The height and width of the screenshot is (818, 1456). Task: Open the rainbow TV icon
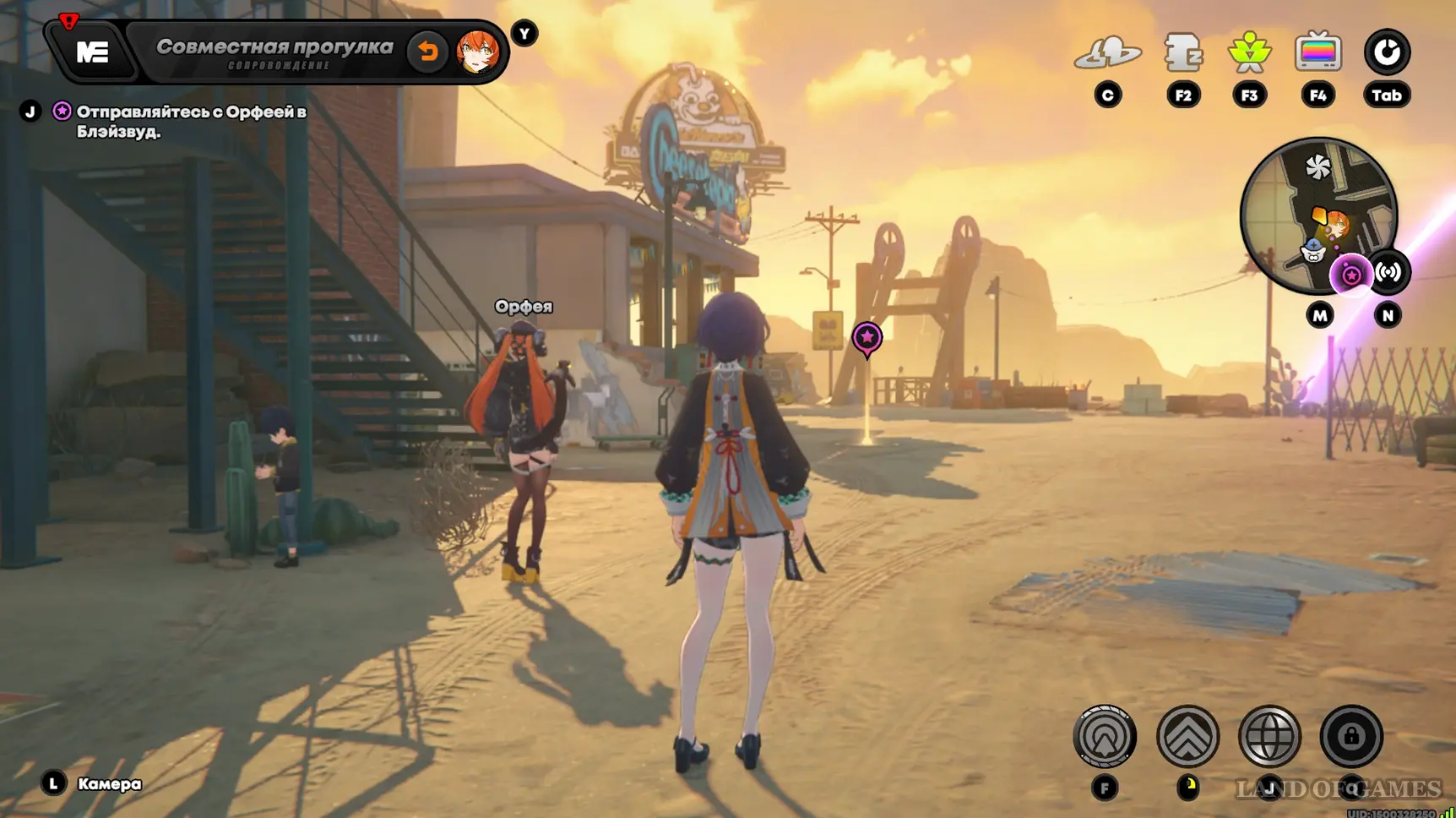coord(1317,53)
